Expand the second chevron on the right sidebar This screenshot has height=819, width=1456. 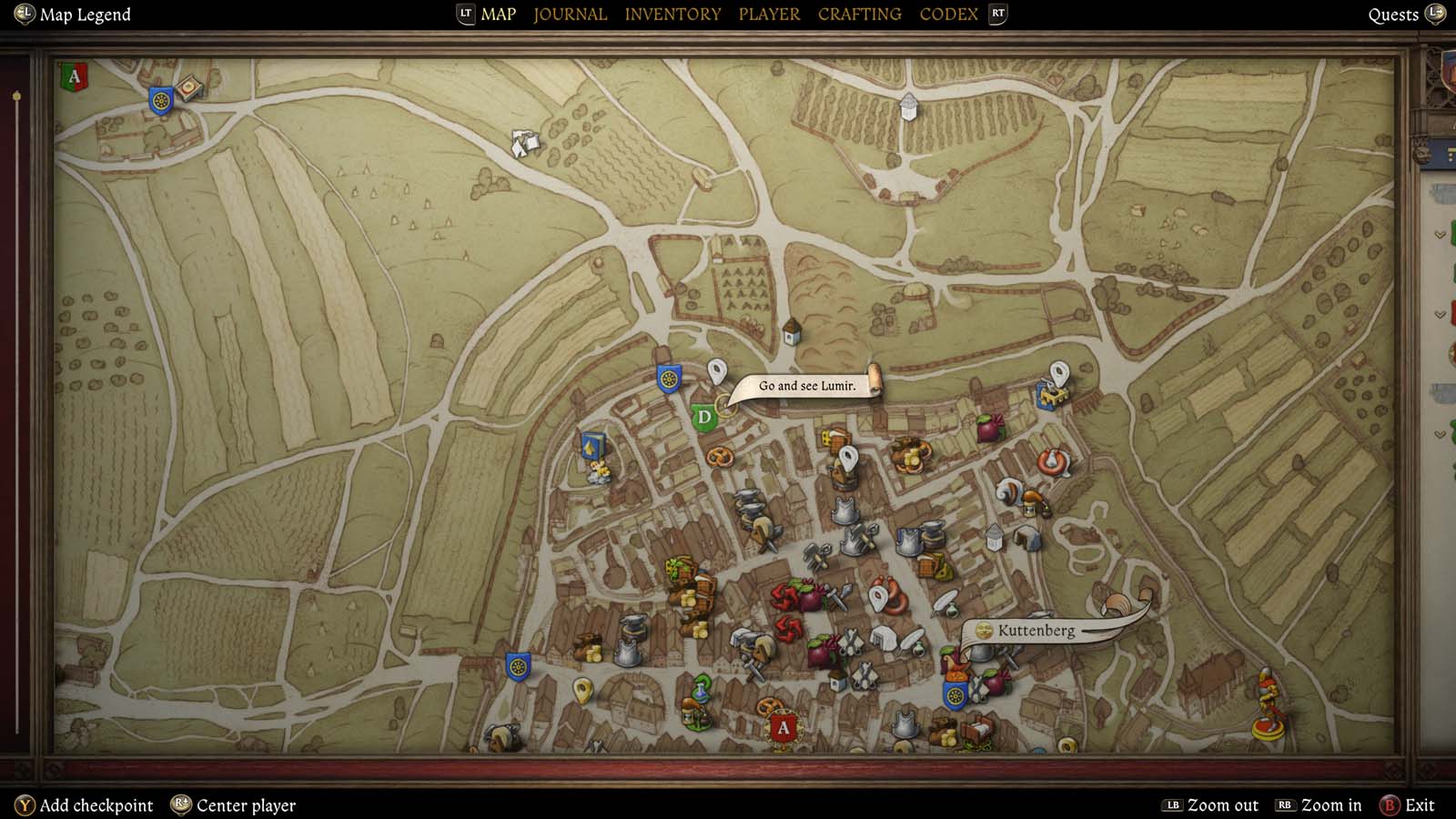tap(1441, 313)
